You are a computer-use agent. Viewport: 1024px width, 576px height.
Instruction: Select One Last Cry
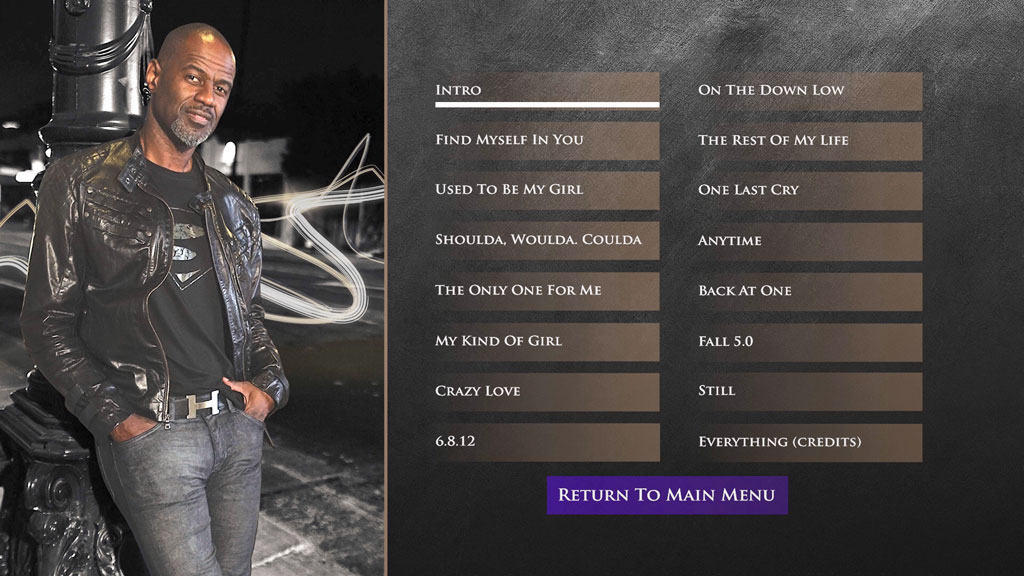tap(808, 190)
